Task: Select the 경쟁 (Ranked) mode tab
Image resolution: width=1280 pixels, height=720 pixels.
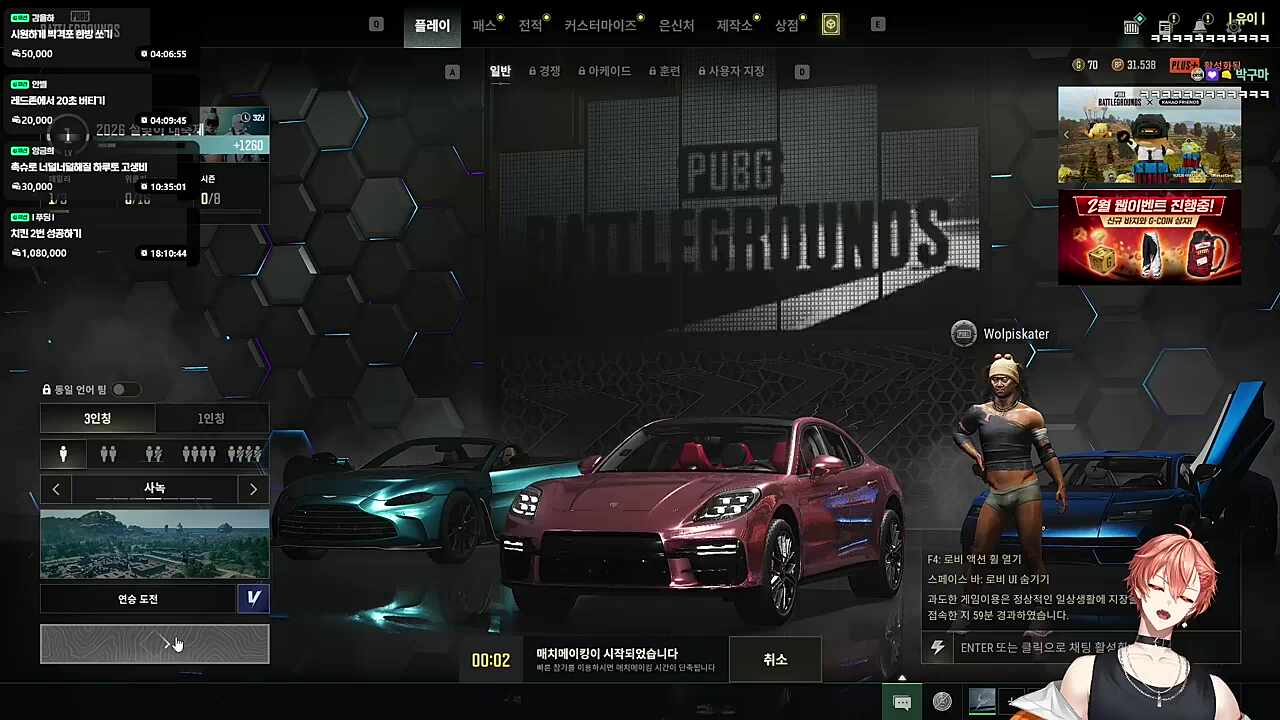Action: pos(545,71)
